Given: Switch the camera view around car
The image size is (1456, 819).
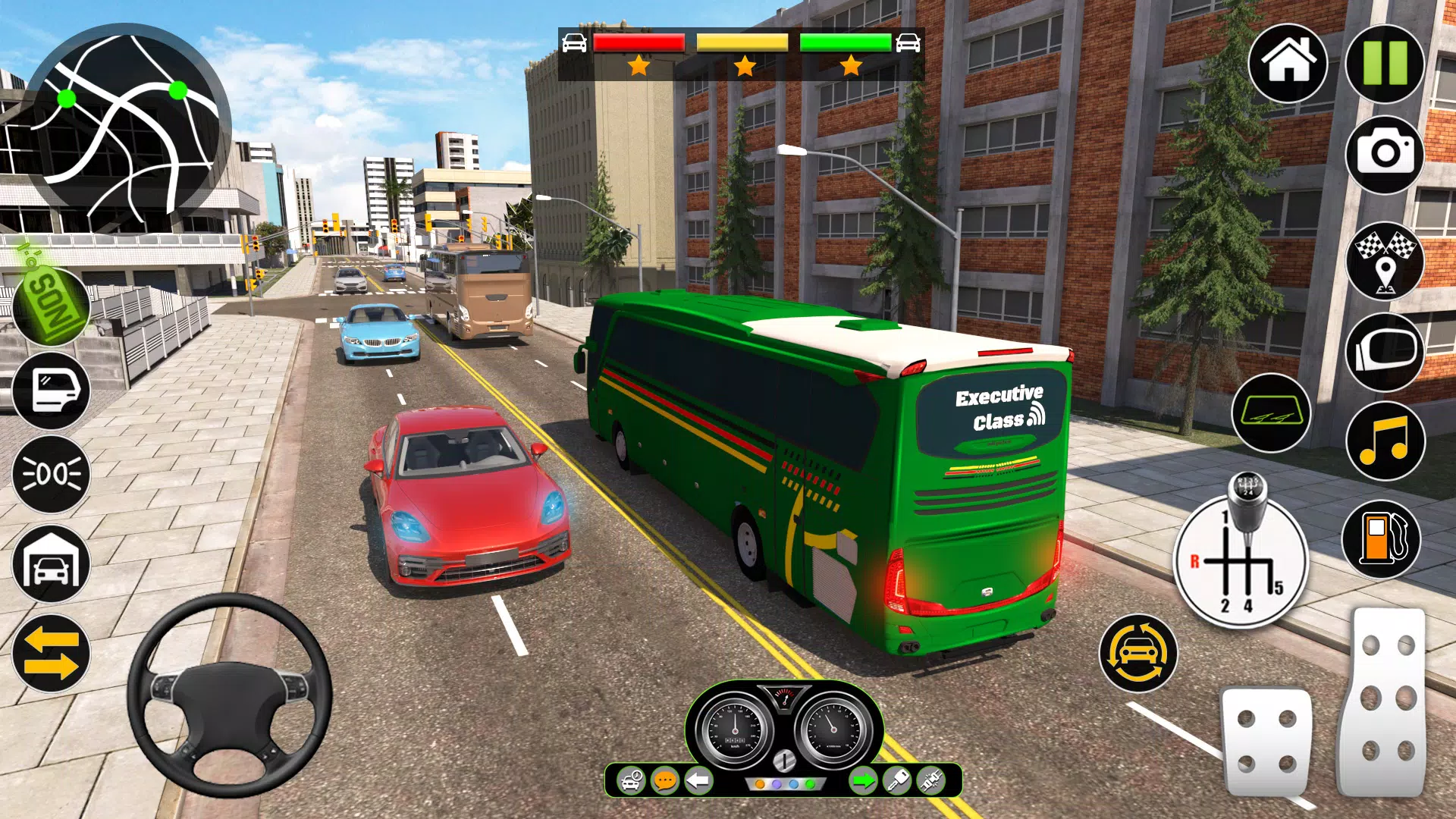Looking at the screenshot, I should point(1137,653).
